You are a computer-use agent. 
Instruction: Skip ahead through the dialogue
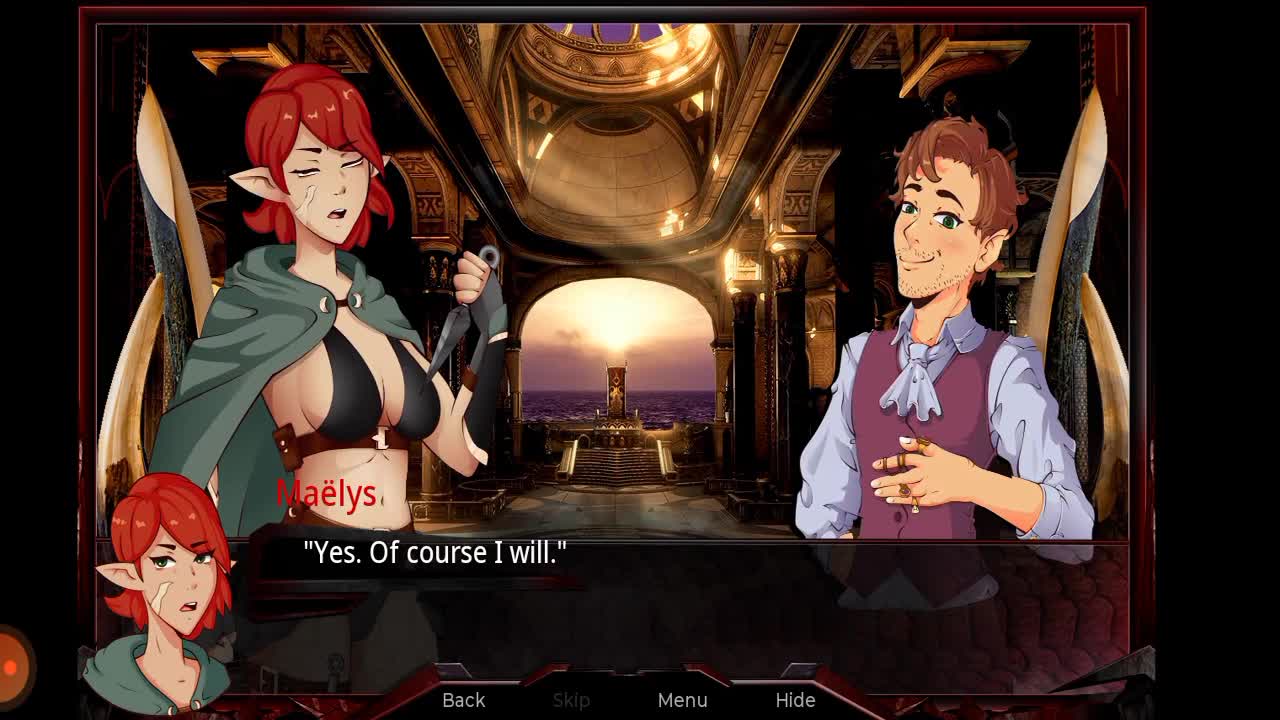571,700
